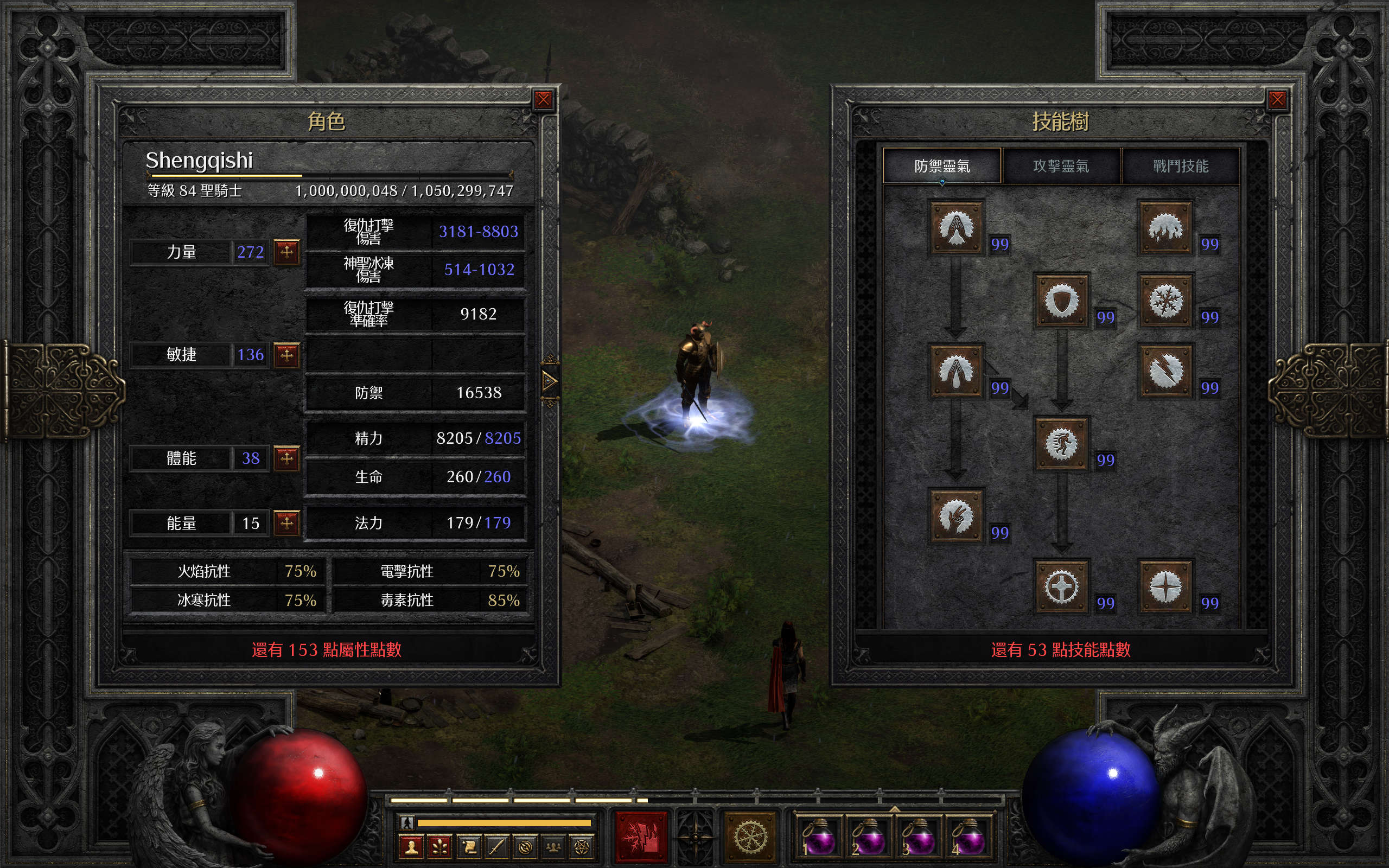Switch to the 攻擊靈氣 tab
The image size is (1389, 868).
1061,166
